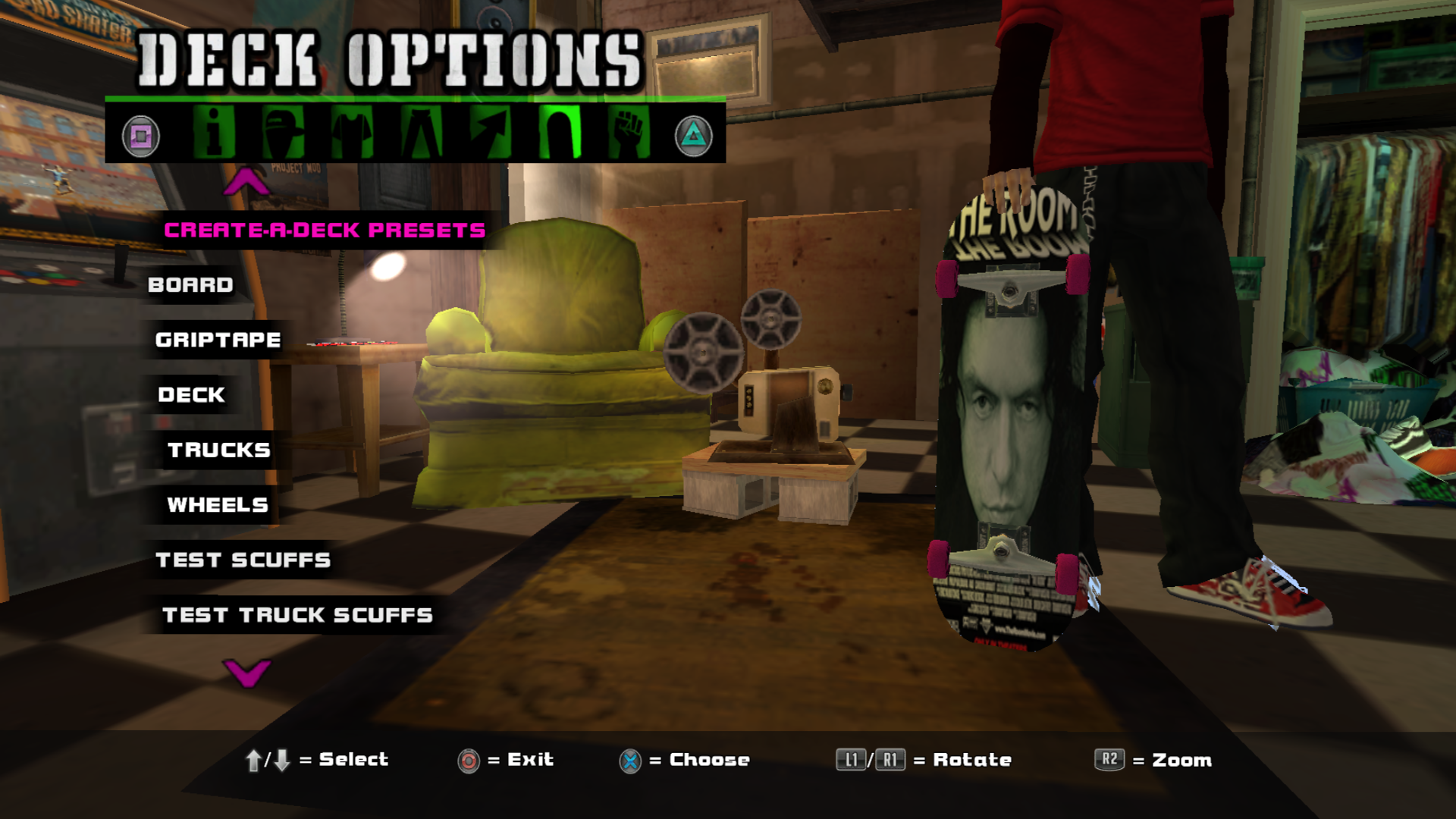The image size is (1456, 819).
Task: Open the Board option
Action: click(x=190, y=285)
